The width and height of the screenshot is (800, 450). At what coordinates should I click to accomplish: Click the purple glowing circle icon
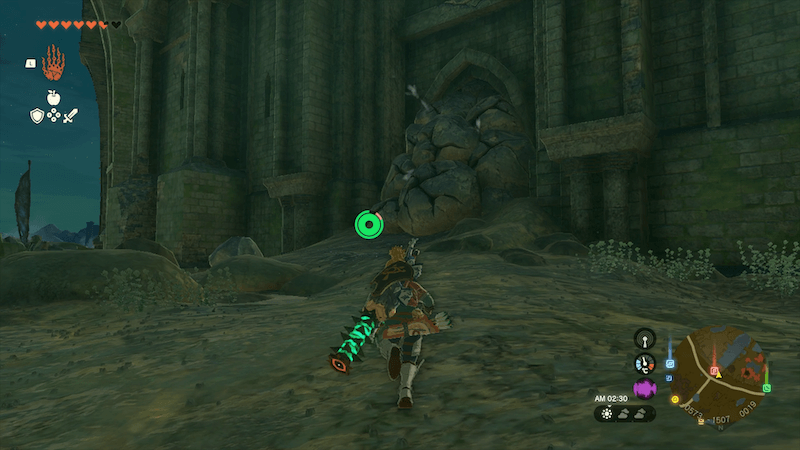tap(644, 388)
